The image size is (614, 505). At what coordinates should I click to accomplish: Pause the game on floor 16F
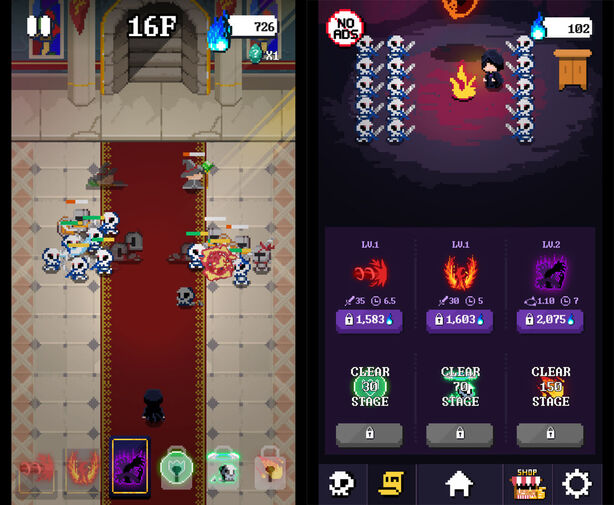[x=38, y=26]
